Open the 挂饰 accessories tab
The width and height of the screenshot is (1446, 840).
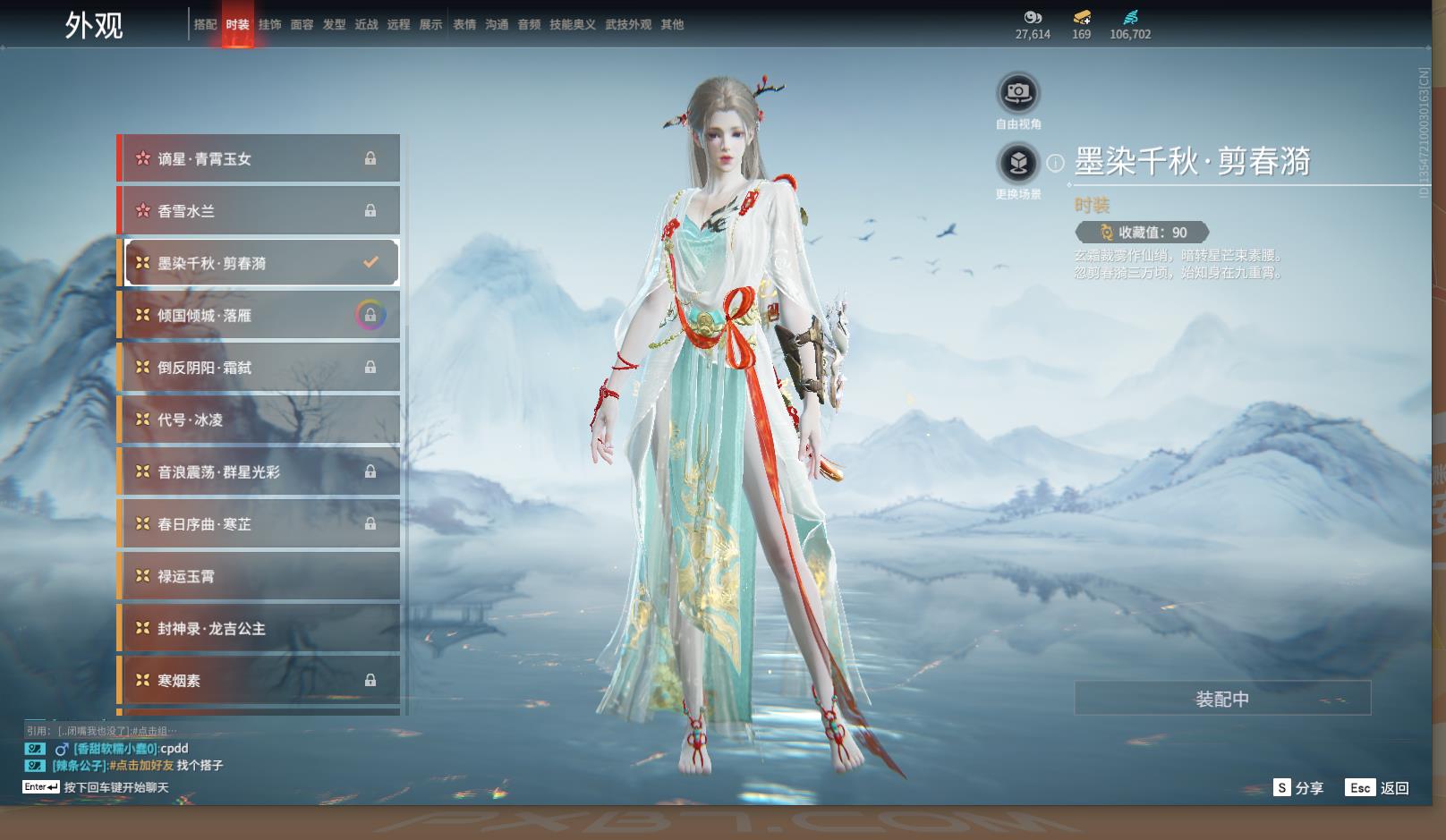(x=269, y=25)
